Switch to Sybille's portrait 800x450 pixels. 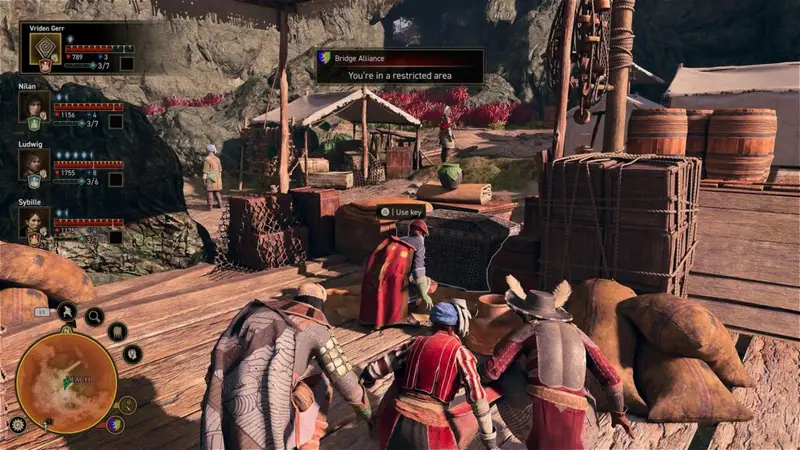click(x=33, y=220)
